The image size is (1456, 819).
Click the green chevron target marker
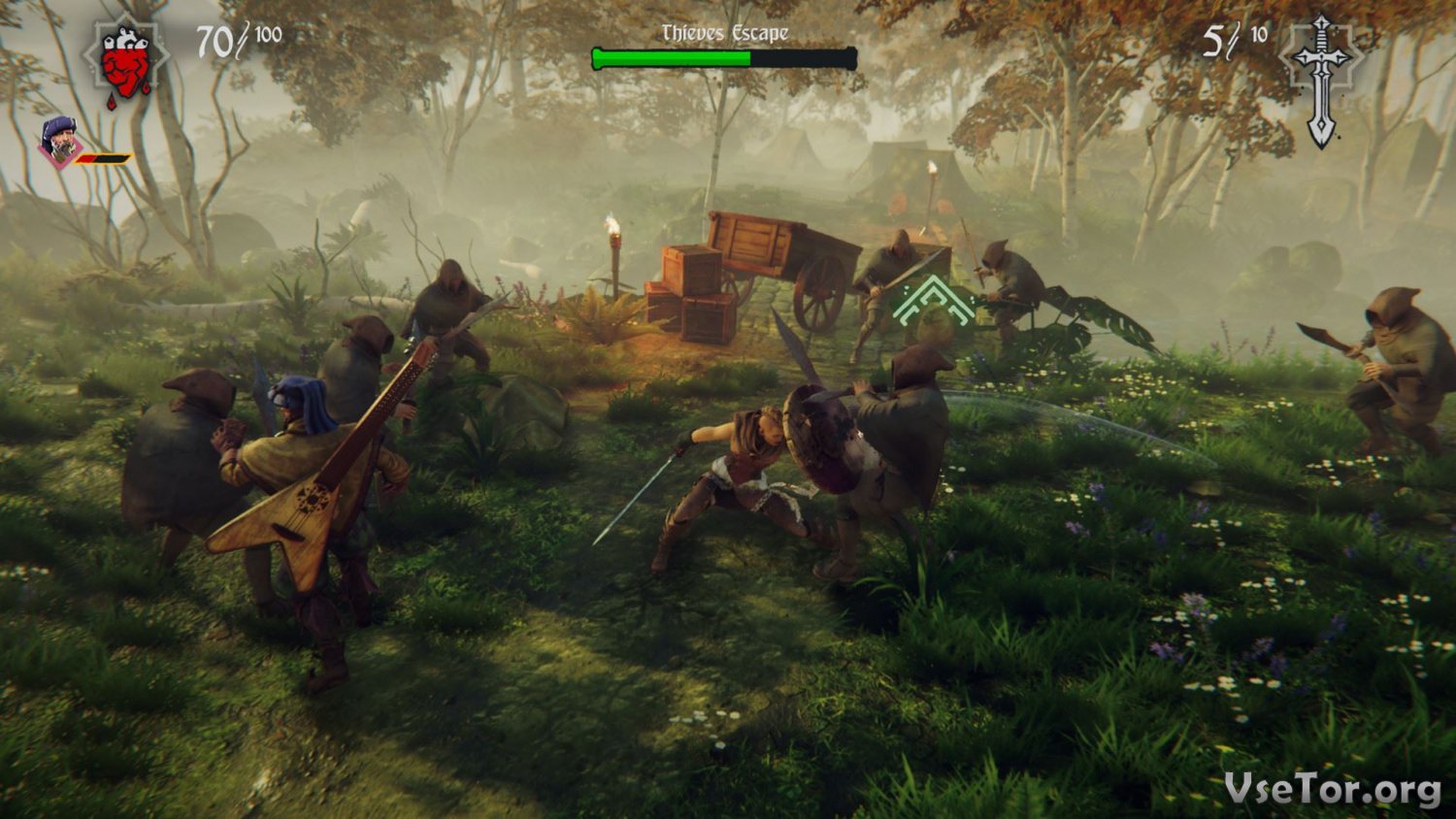click(933, 302)
